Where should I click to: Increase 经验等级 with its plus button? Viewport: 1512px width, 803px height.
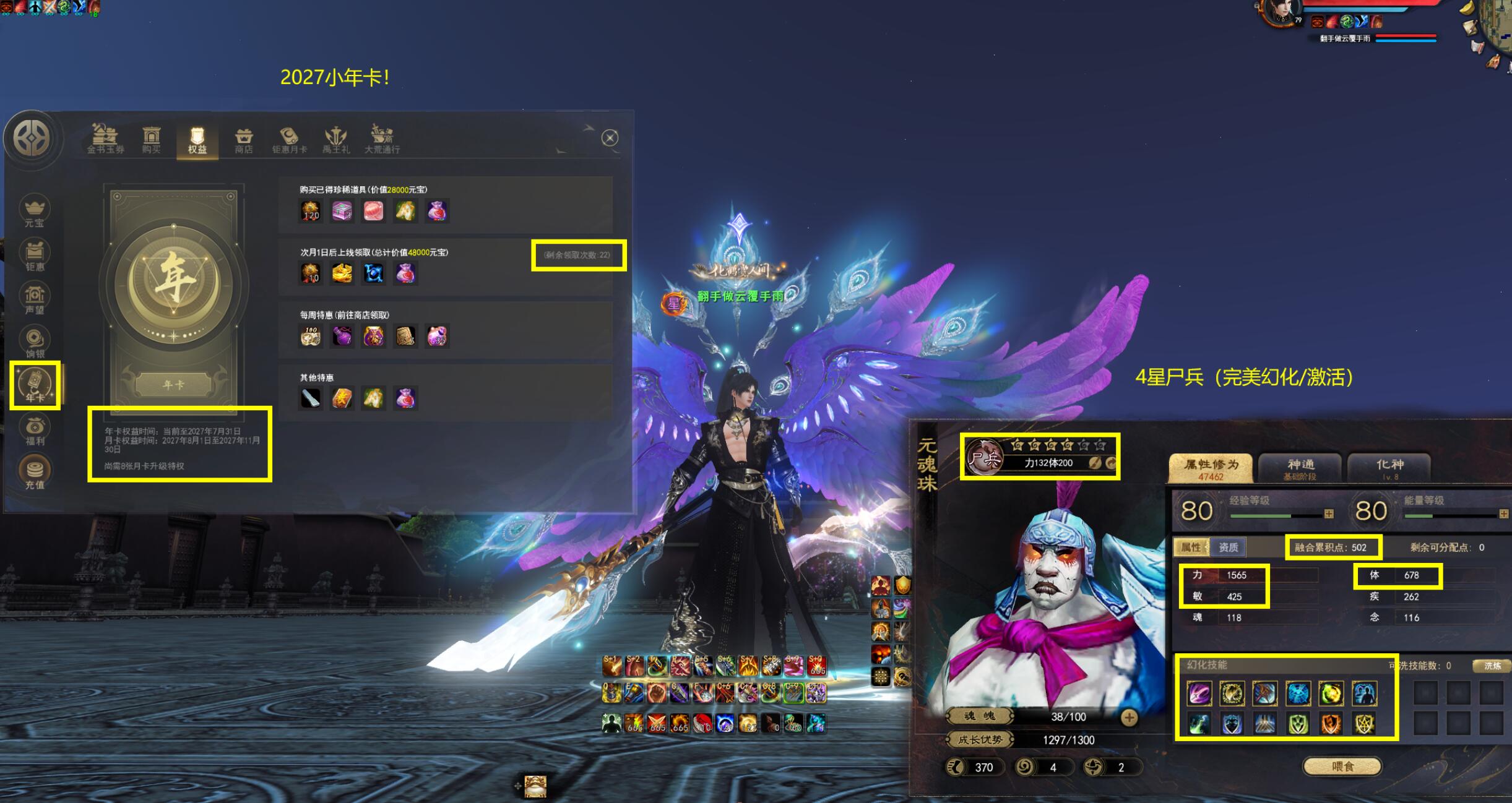pos(1329,514)
